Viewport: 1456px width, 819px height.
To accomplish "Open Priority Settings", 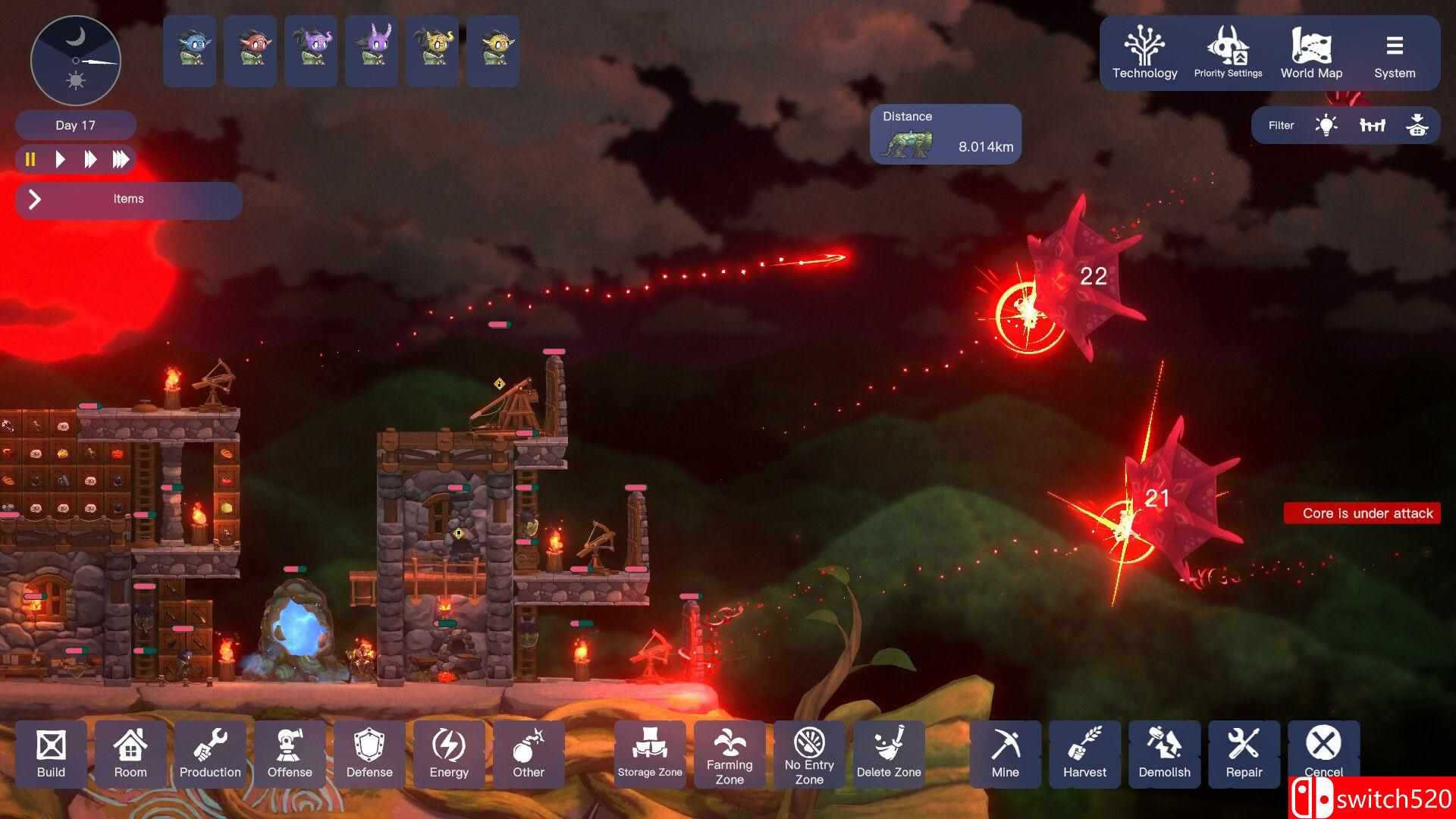I will [1228, 53].
